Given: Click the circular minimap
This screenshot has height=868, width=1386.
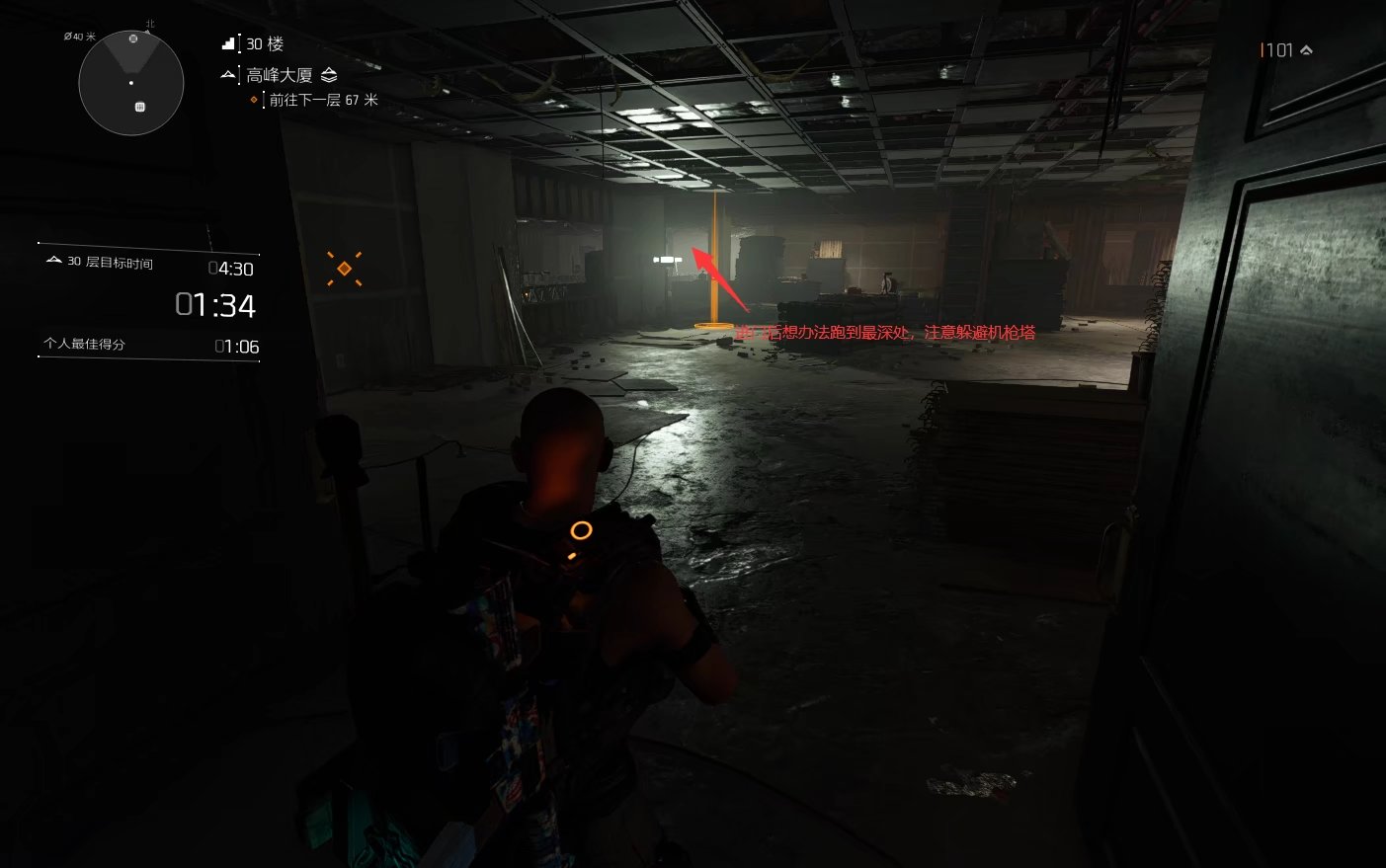Looking at the screenshot, I should click(131, 83).
